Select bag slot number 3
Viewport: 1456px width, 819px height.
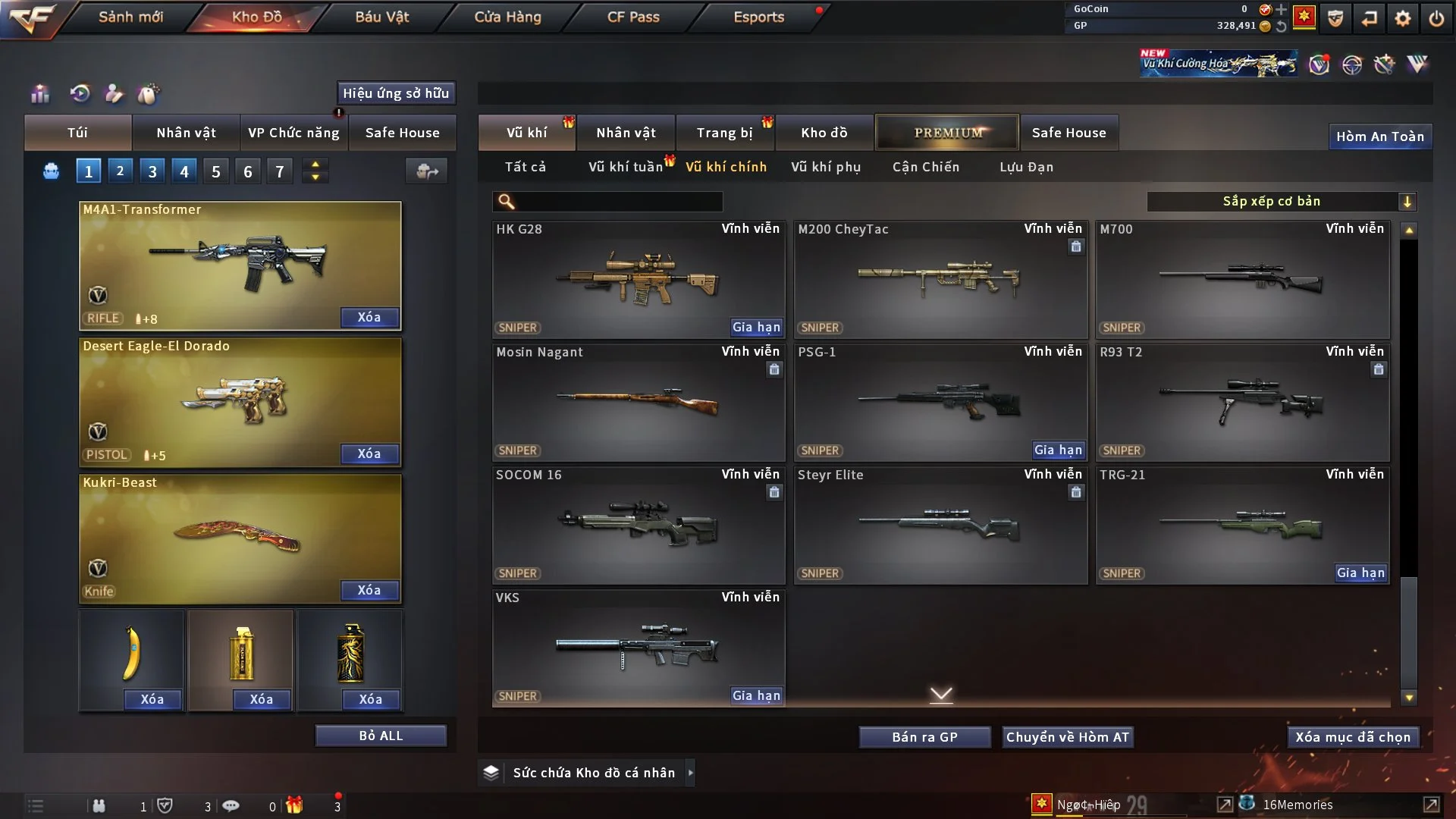click(x=152, y=171)
